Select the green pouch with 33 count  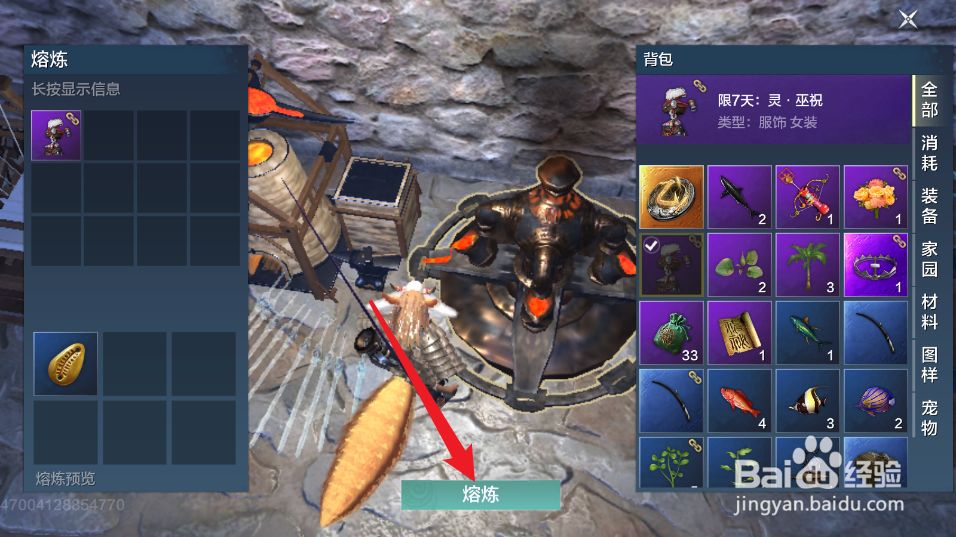671,333
